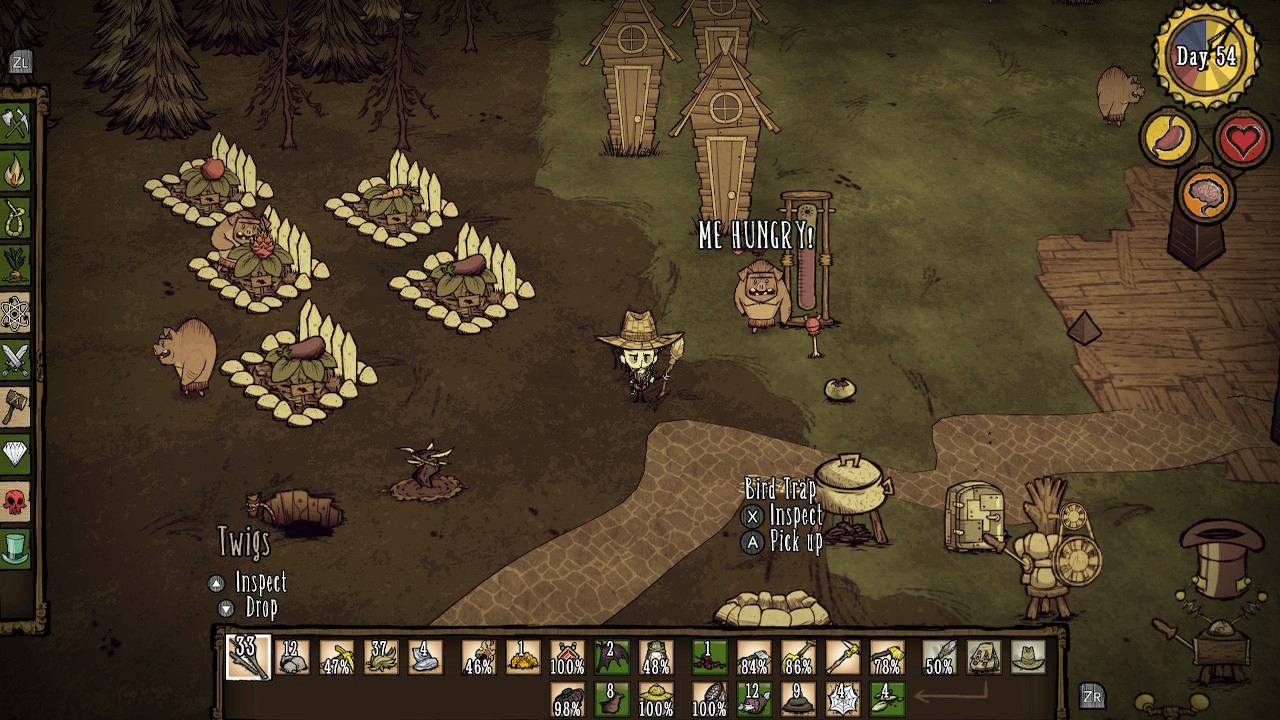Viewport: 1280px width, 720px height.
Task: Open the Tools crafting tab
Action: tap(16, 124)
